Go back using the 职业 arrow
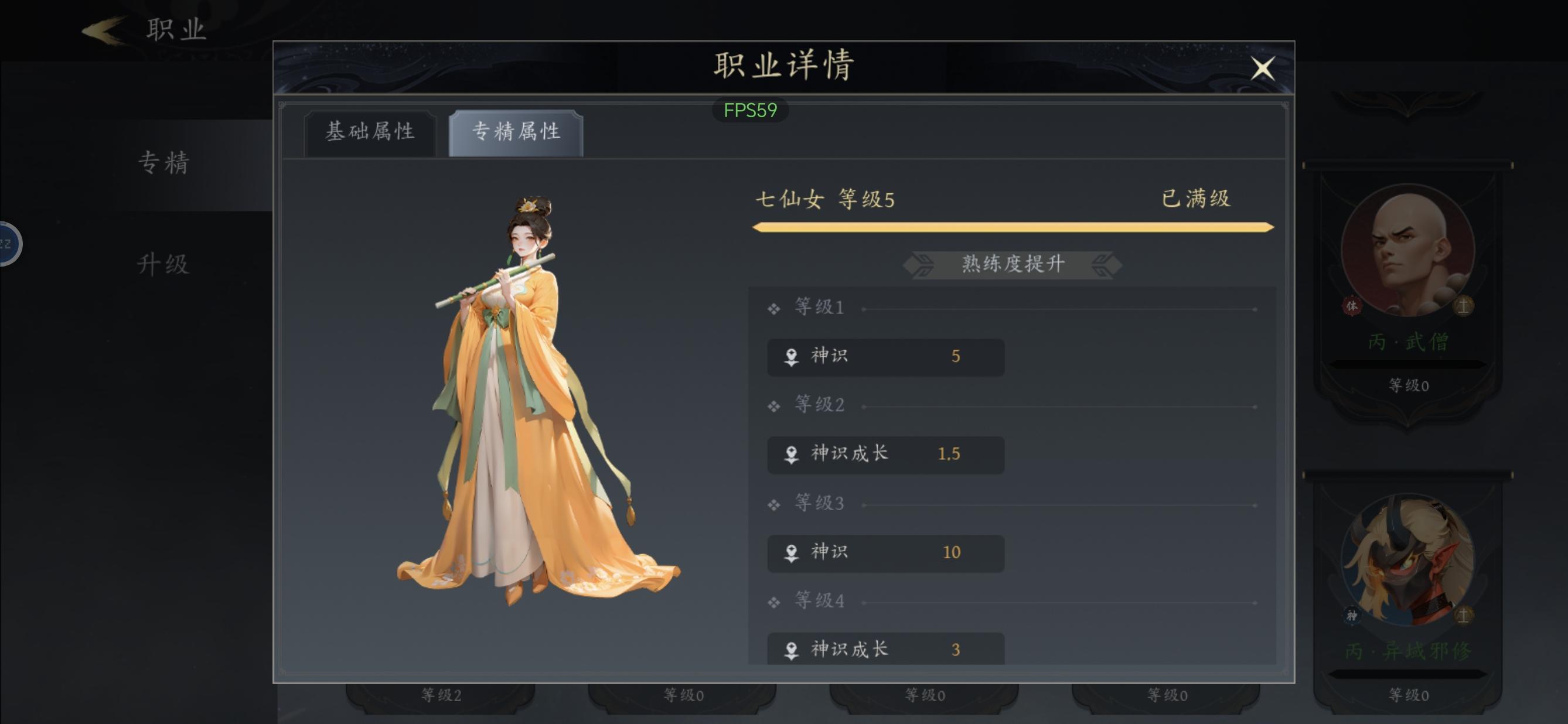The height and width of the screenshot is (724, 1568). (x=104, y=30)
